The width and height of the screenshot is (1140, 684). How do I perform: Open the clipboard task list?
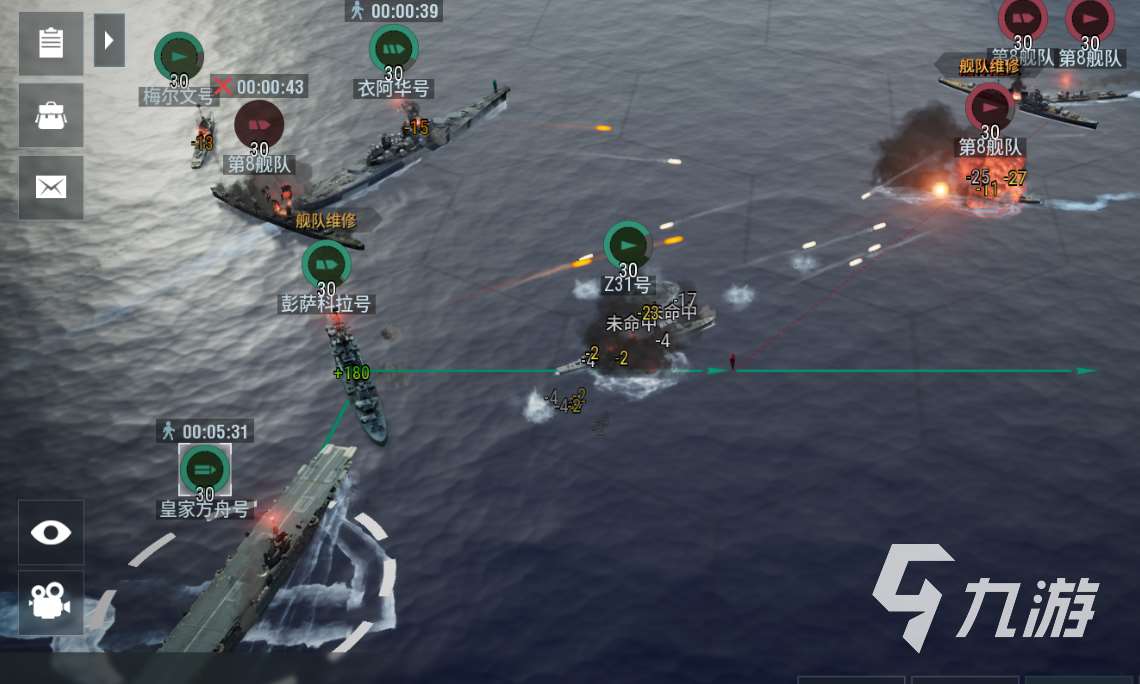[50, 43]
